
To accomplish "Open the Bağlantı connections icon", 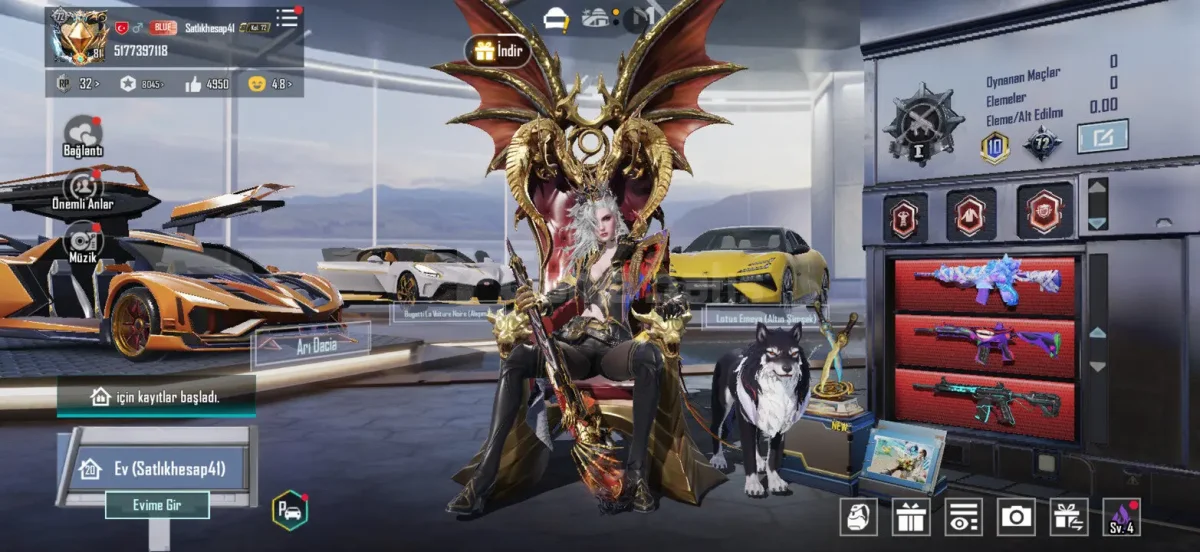I will (83, 135).
